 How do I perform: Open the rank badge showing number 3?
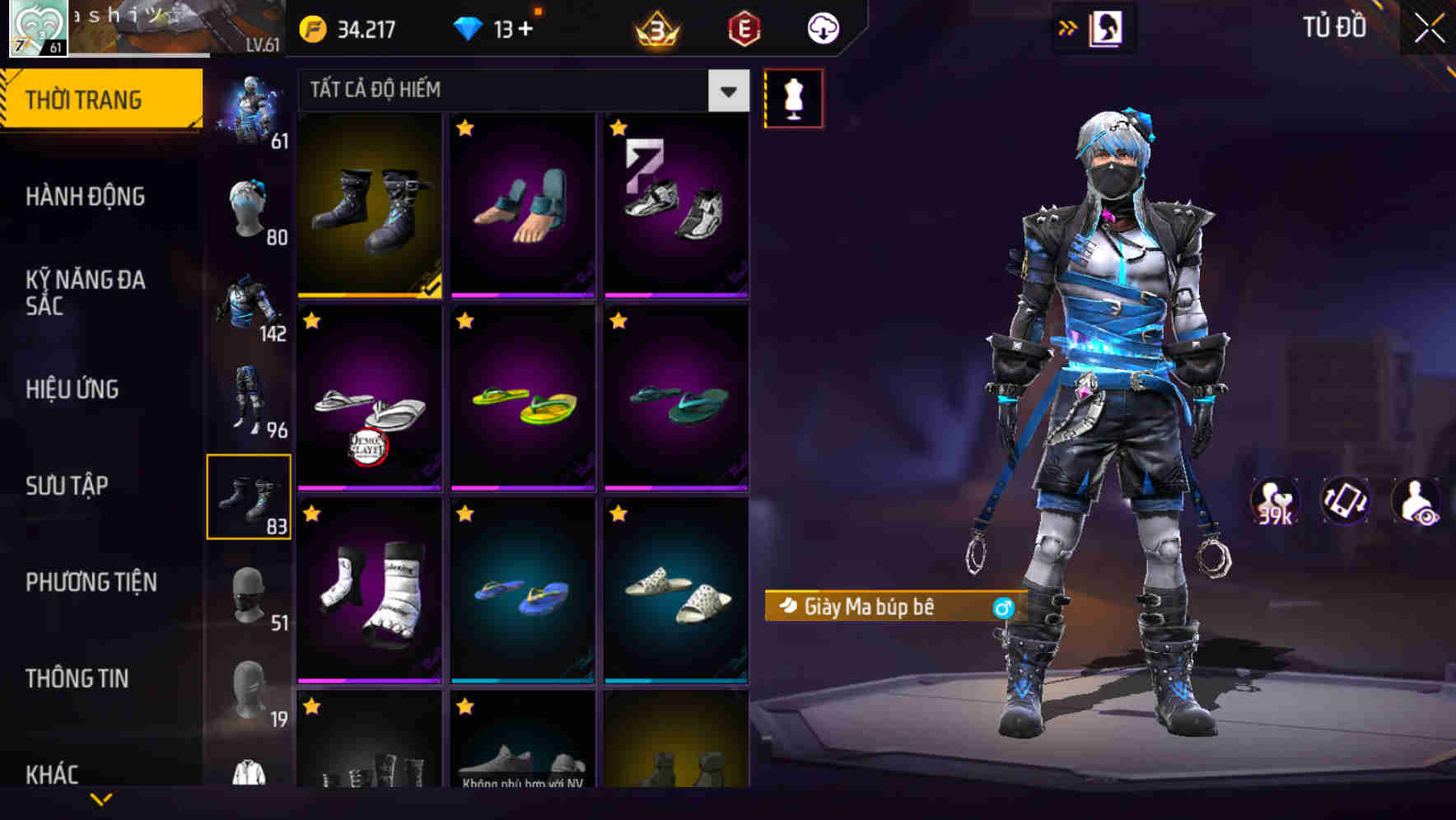click(655, 27)
